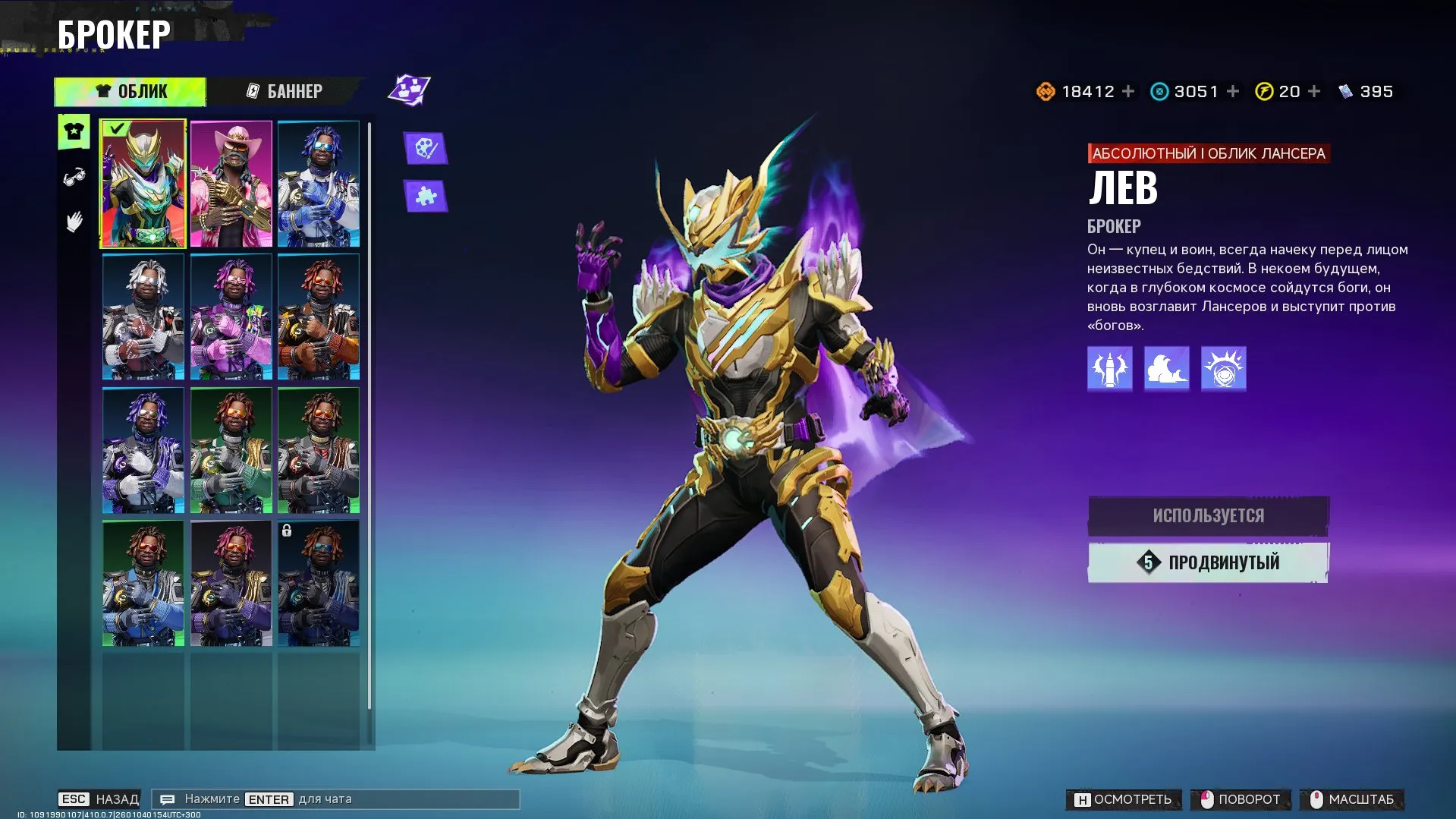Click the smoke cloud trait icon
Screen dimensions: 1456x819
(x=1166, y=369)
